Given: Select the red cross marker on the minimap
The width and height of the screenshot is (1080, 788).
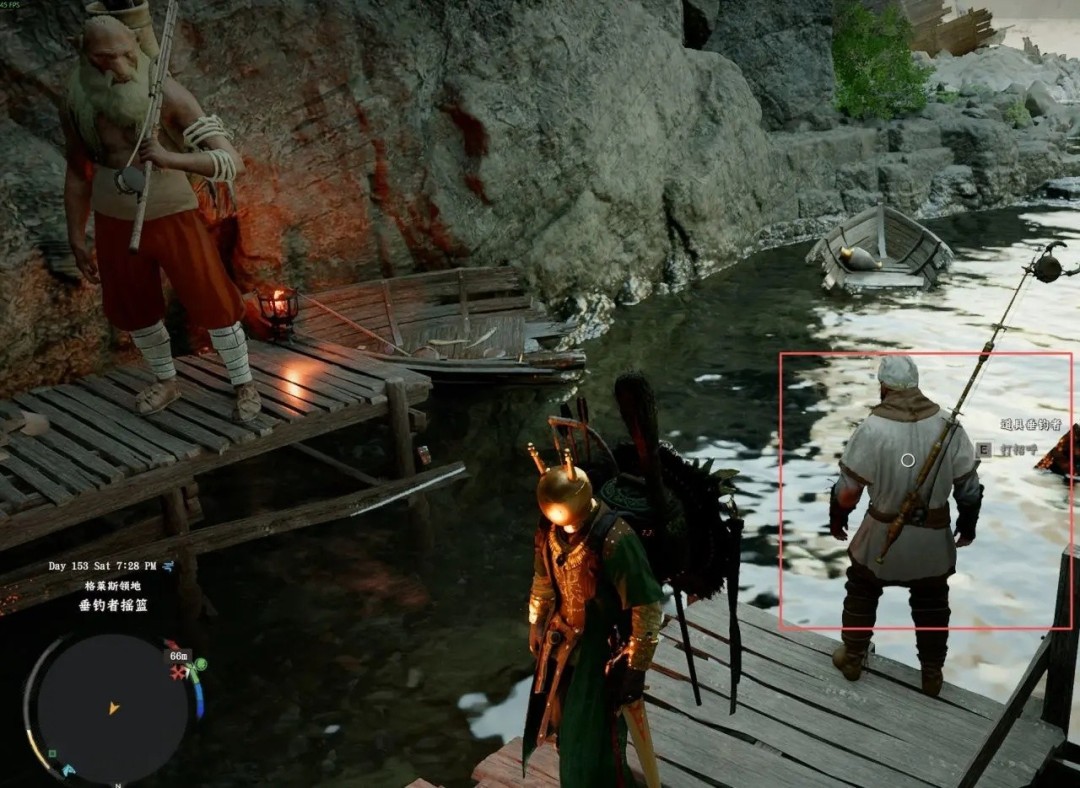Looking at the screenshot, I should (179, 673).
